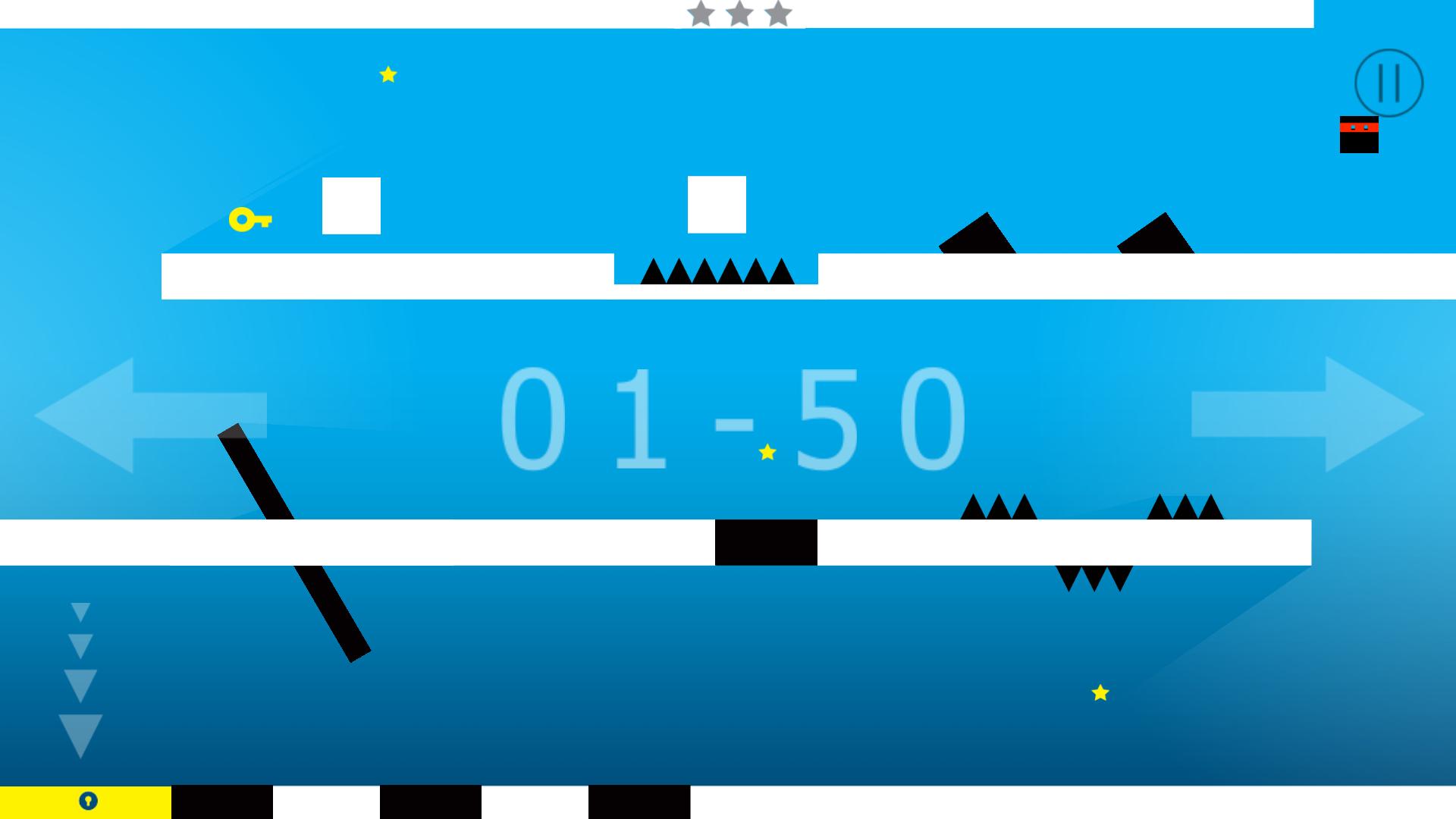The image size is (1456, 819).
Task: Click the red and black ninja character
Action: coord(1357,135)
